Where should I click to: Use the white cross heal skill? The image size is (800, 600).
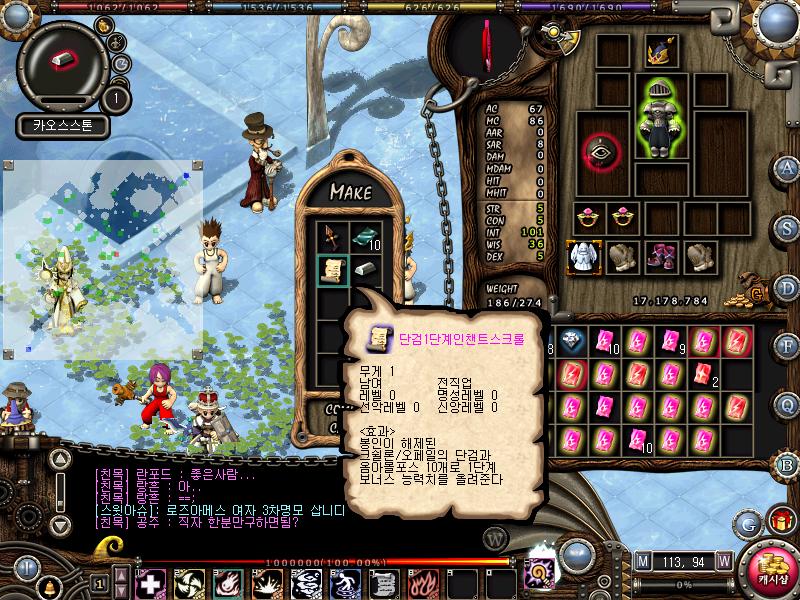point(150,583)
